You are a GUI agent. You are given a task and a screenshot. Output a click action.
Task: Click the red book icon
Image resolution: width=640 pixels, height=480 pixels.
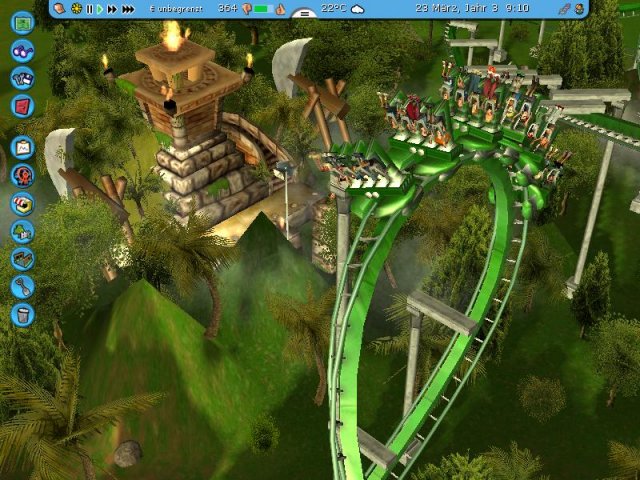coord(22,104)
